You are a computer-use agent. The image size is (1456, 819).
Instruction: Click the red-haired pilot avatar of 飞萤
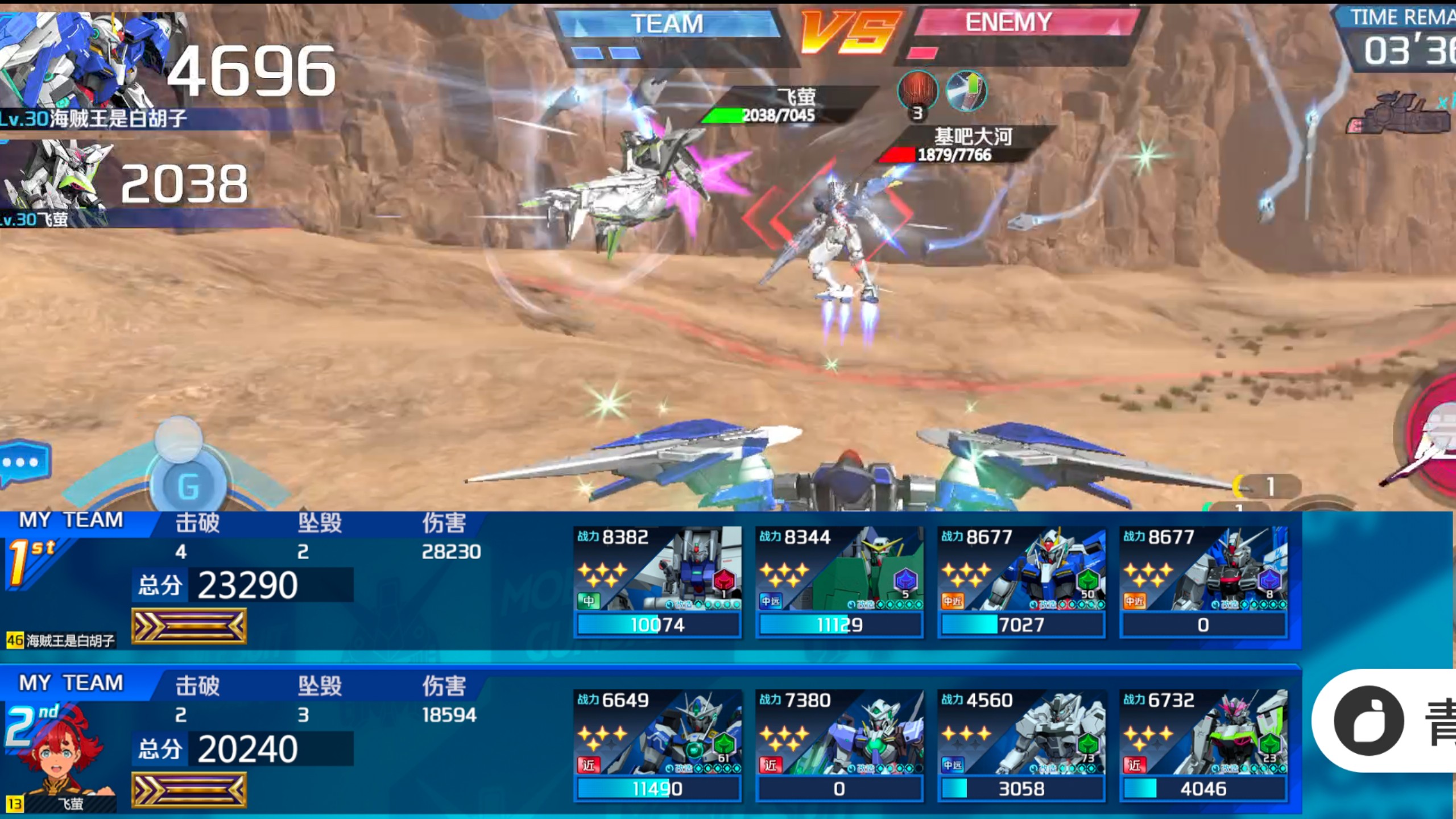click(63, 751)
